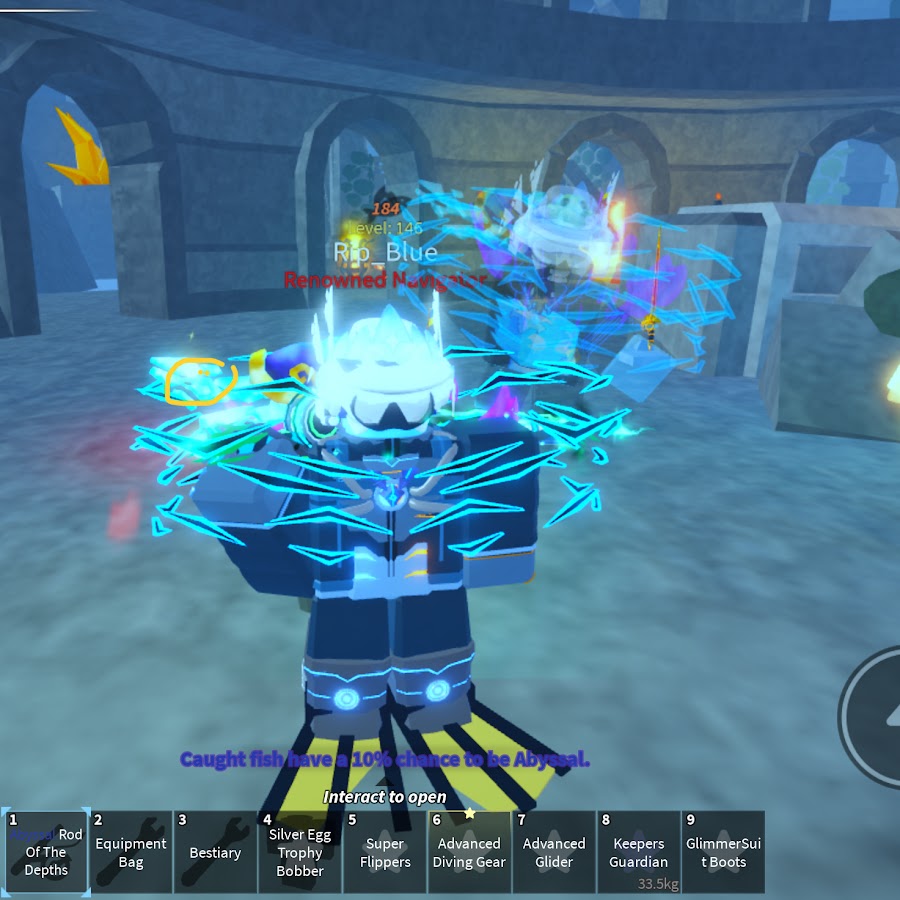Select the Keepers Guardian fish slot
This screenshot has width=900, height=900.
point(638,852)
